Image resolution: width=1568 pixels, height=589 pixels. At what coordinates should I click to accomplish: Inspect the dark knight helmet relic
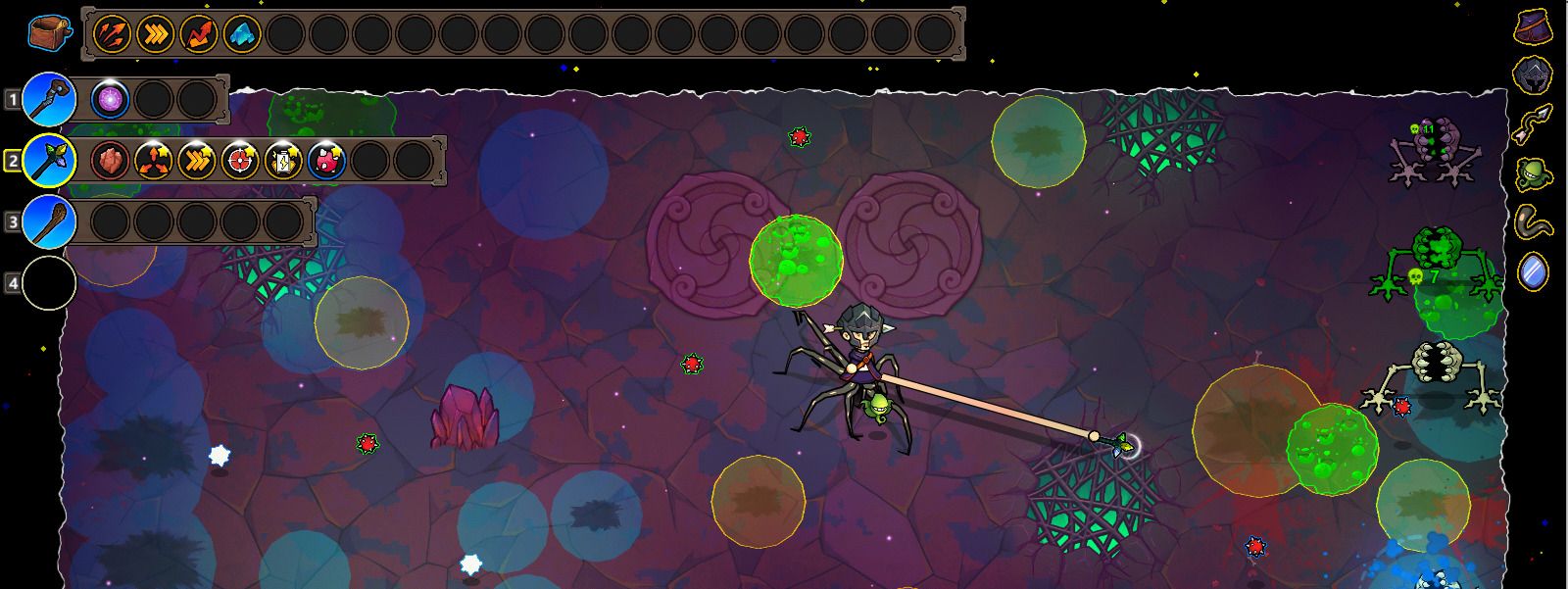1533,74
